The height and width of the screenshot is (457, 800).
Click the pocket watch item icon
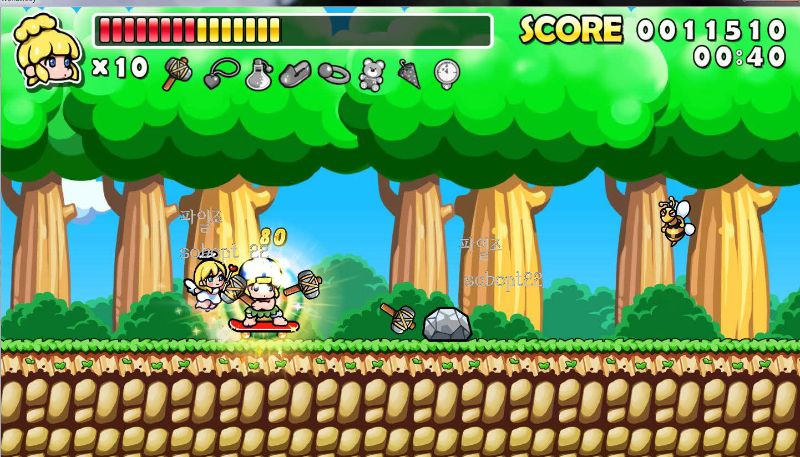coord(447,73)
